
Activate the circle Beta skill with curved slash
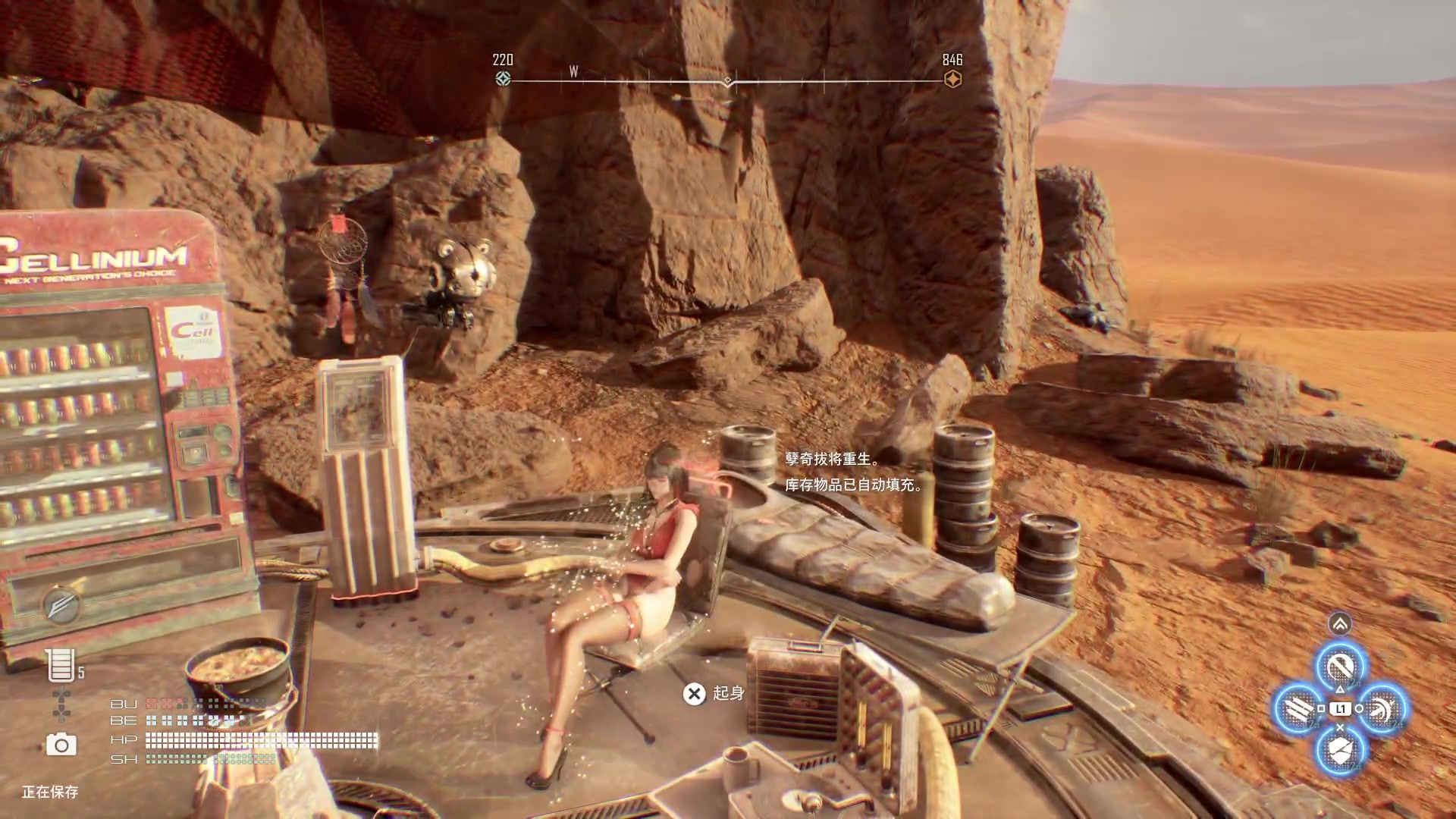[x=1382, y=710]
